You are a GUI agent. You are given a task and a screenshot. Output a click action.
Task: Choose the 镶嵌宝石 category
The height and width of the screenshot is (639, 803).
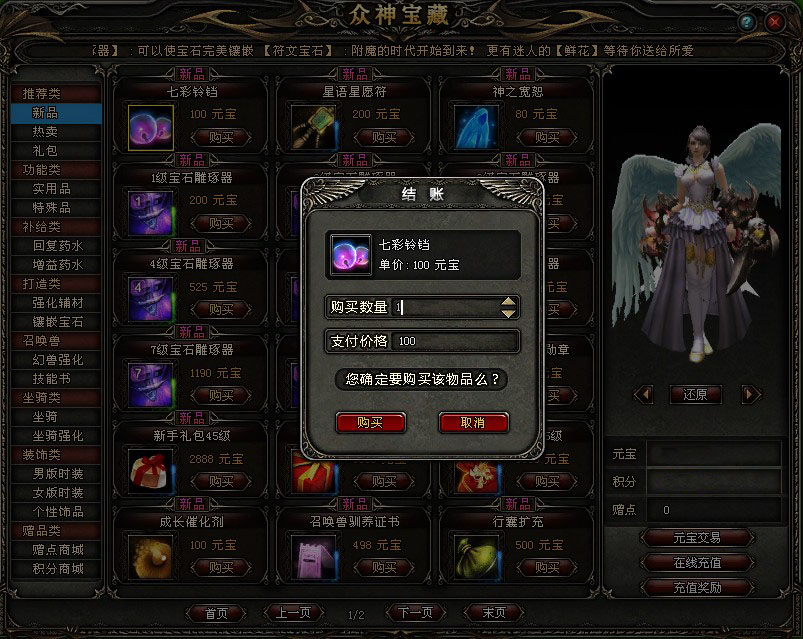tap(58, 322)
